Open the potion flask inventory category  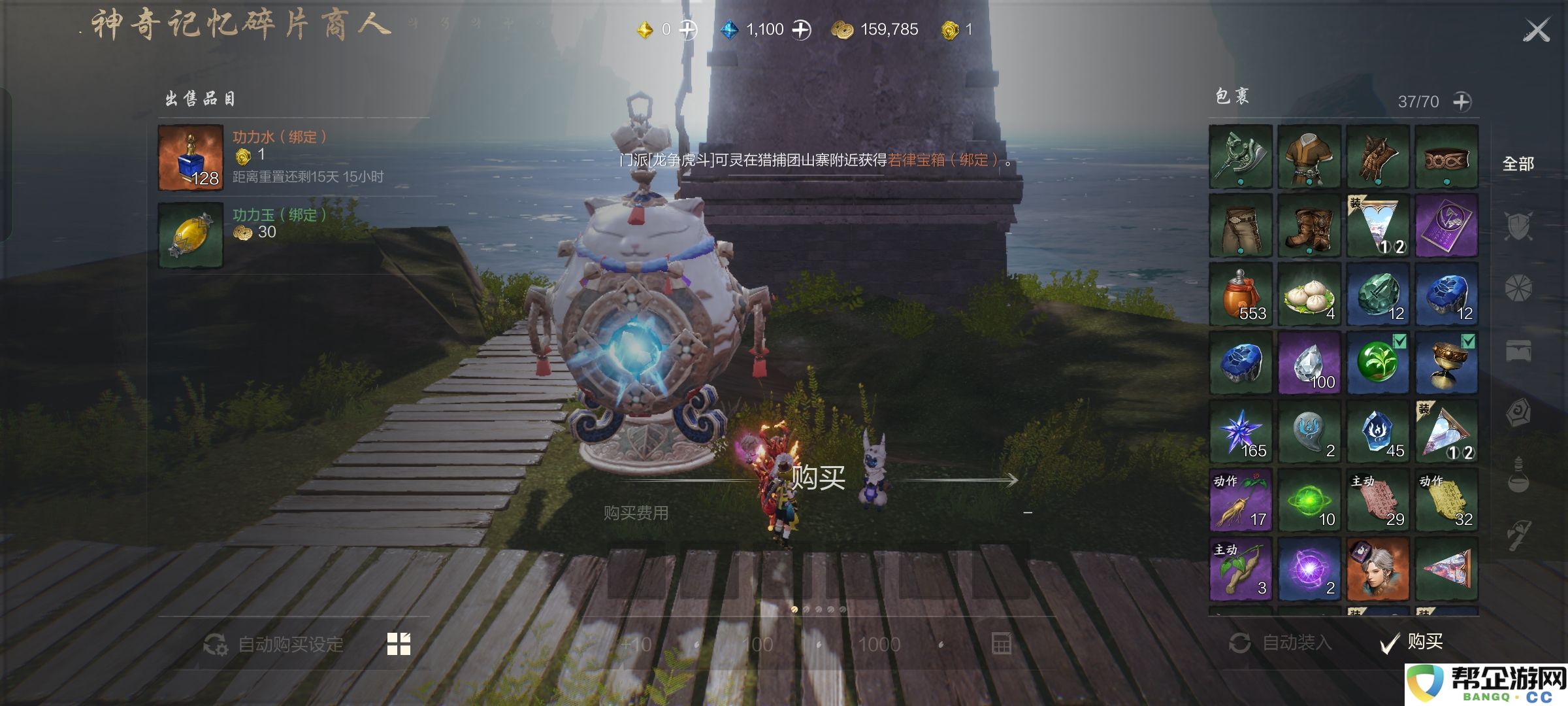pos(1518,474)
